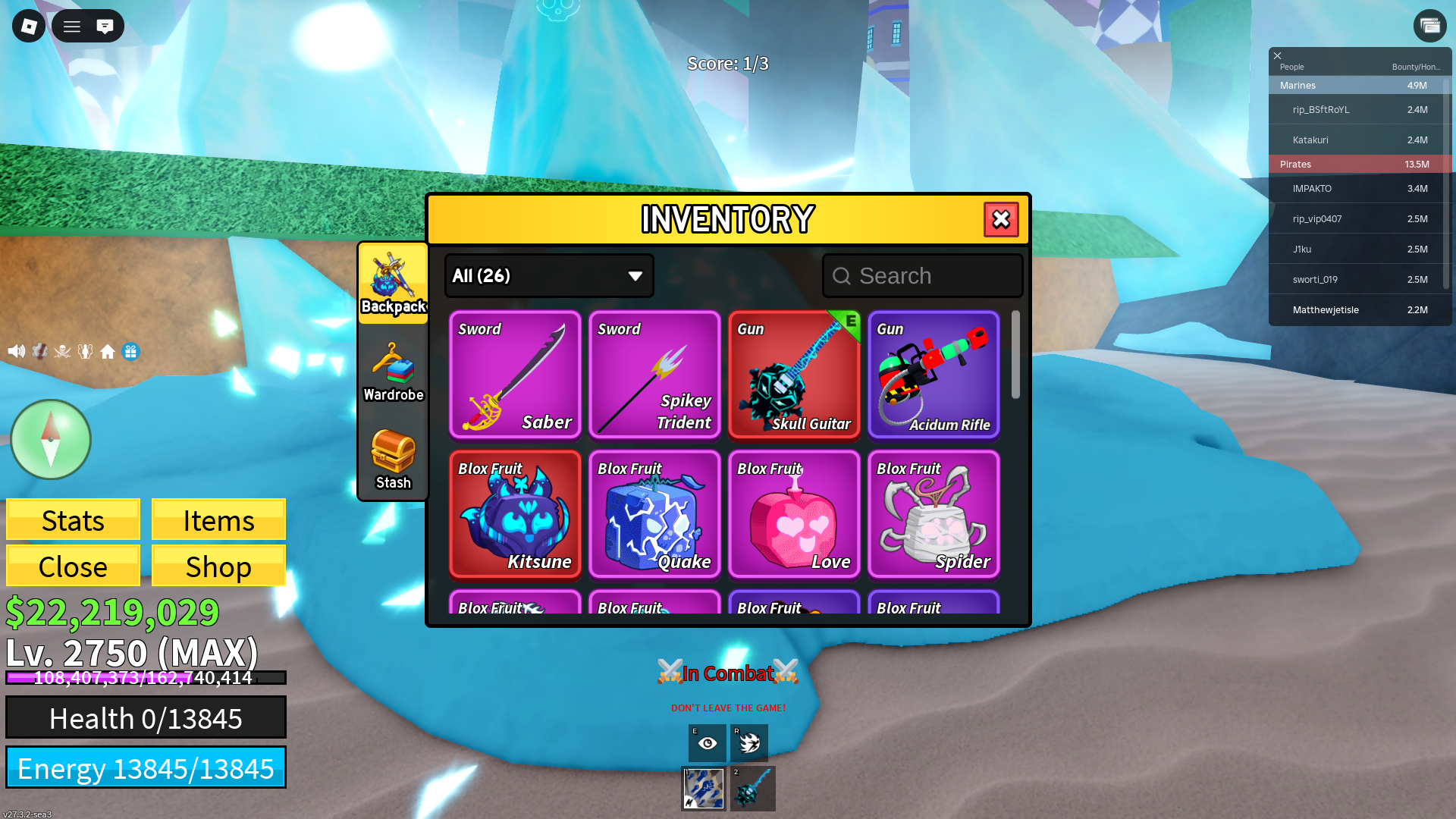
Task: Pick the Acidum Rifle gun
Action: point(934,375)
